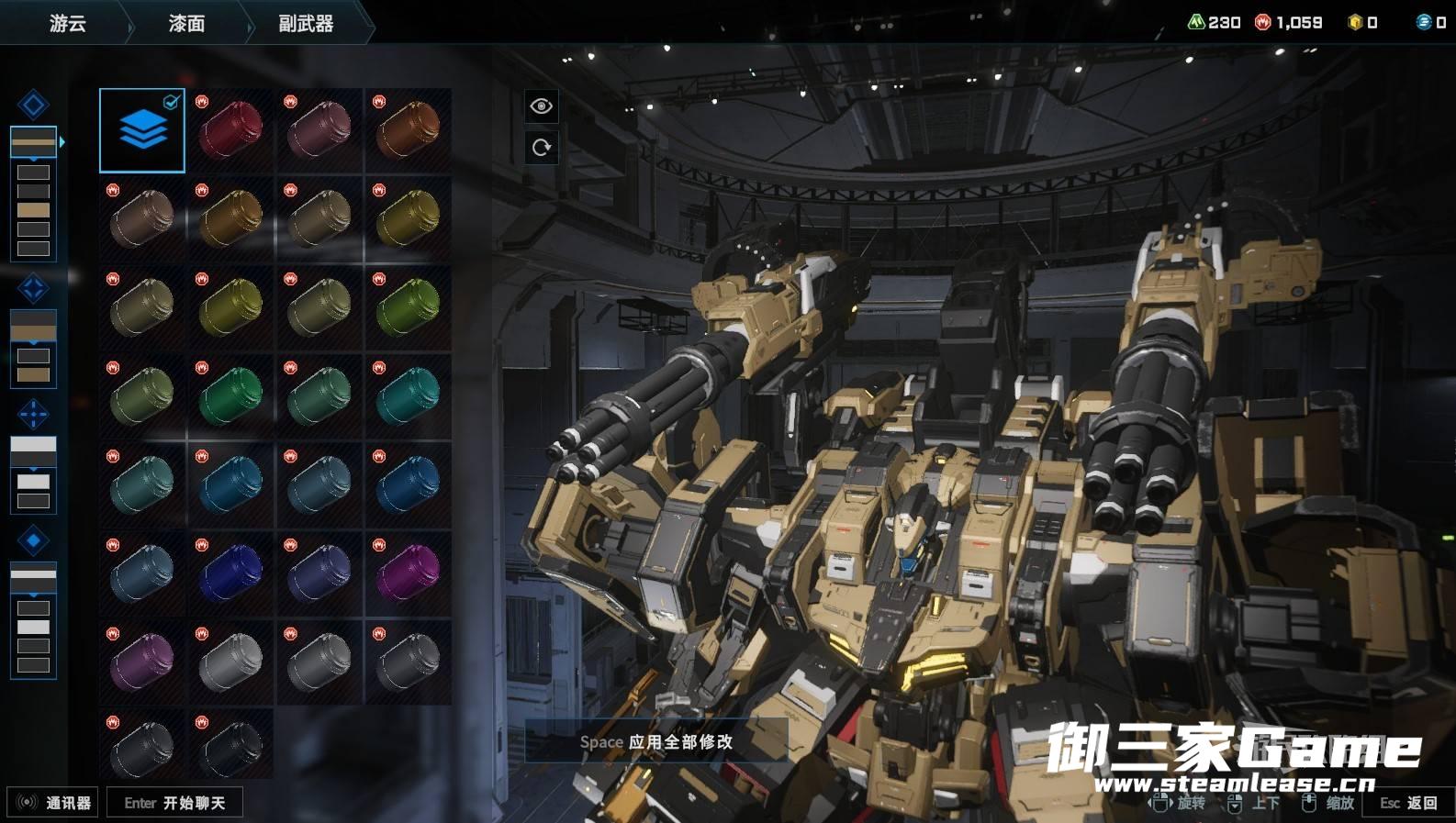Select the blue layered-stack paint option
1456x823 pixels.
tap(142, 130)
